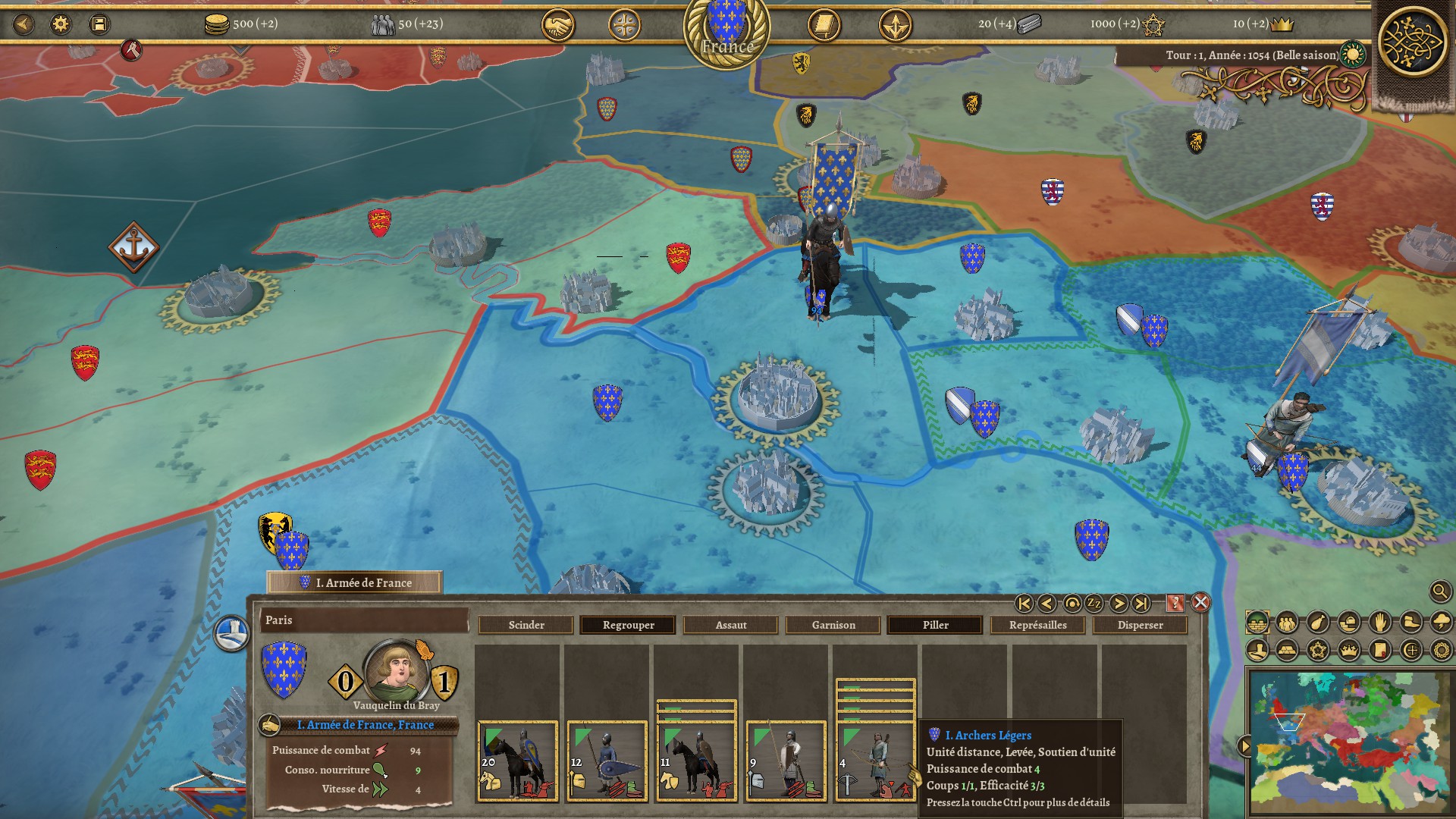
Task: Select the Scinder army command
Action: 526,625
